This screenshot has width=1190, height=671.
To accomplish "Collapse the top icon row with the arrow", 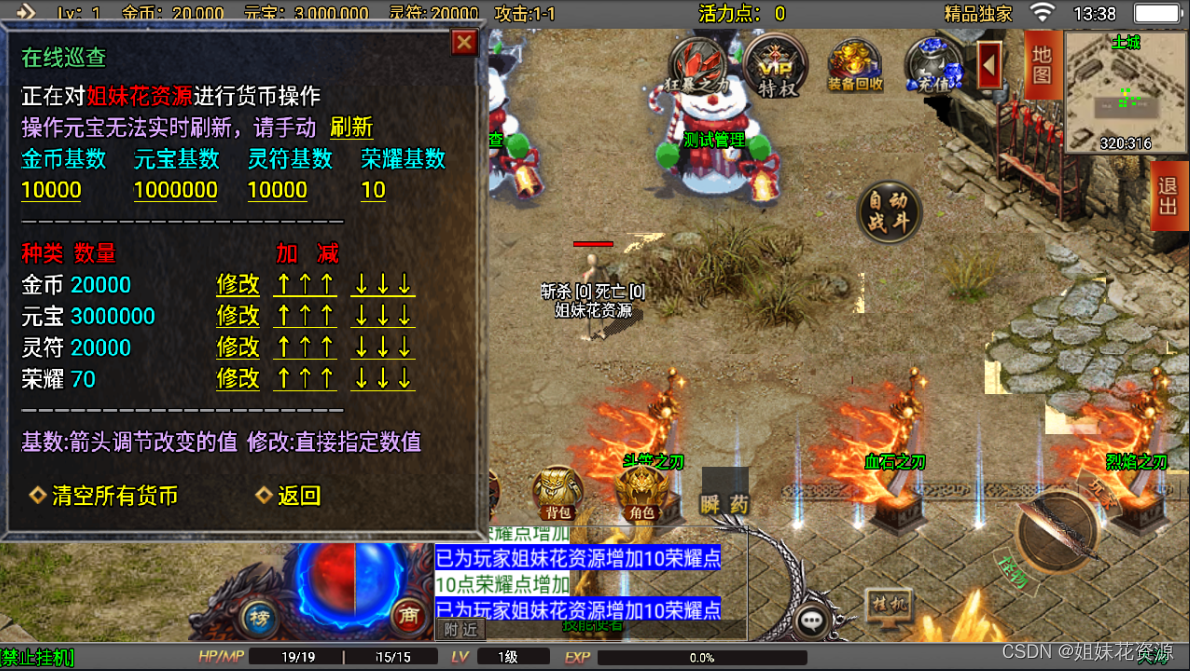I will [989, 65].
